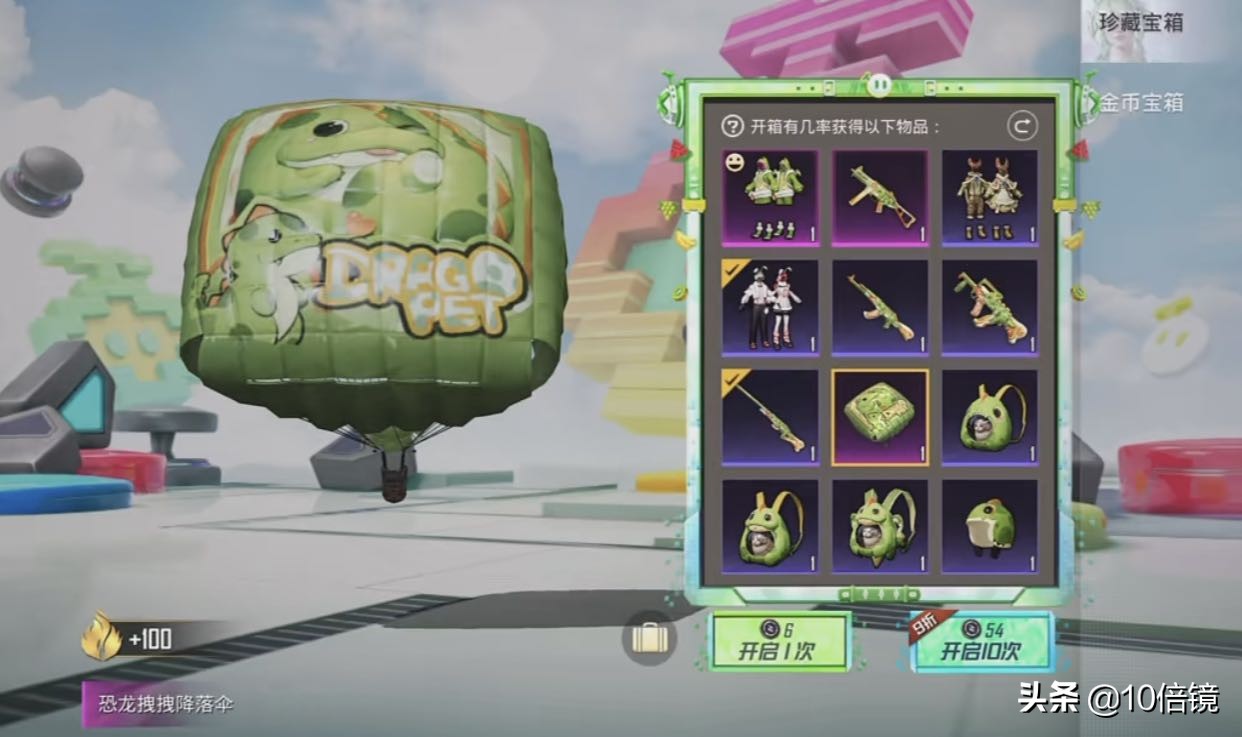Switch to the 珍藏宝箱 tab
Screen dimensions: 1242x737
pyautogui.click(x=1140, y=24)
